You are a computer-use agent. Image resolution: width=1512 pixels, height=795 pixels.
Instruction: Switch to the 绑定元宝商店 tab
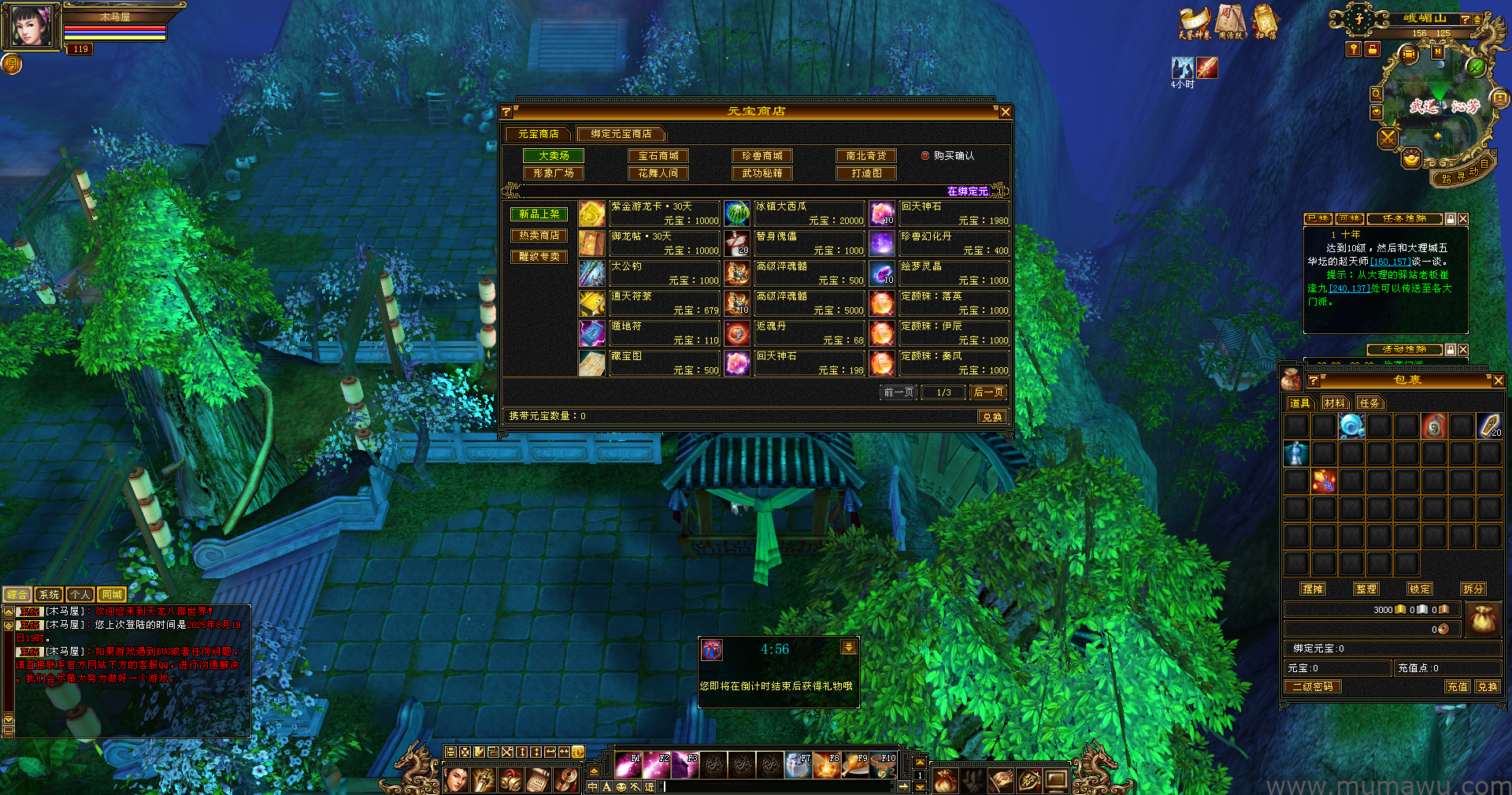click(621, 134)
